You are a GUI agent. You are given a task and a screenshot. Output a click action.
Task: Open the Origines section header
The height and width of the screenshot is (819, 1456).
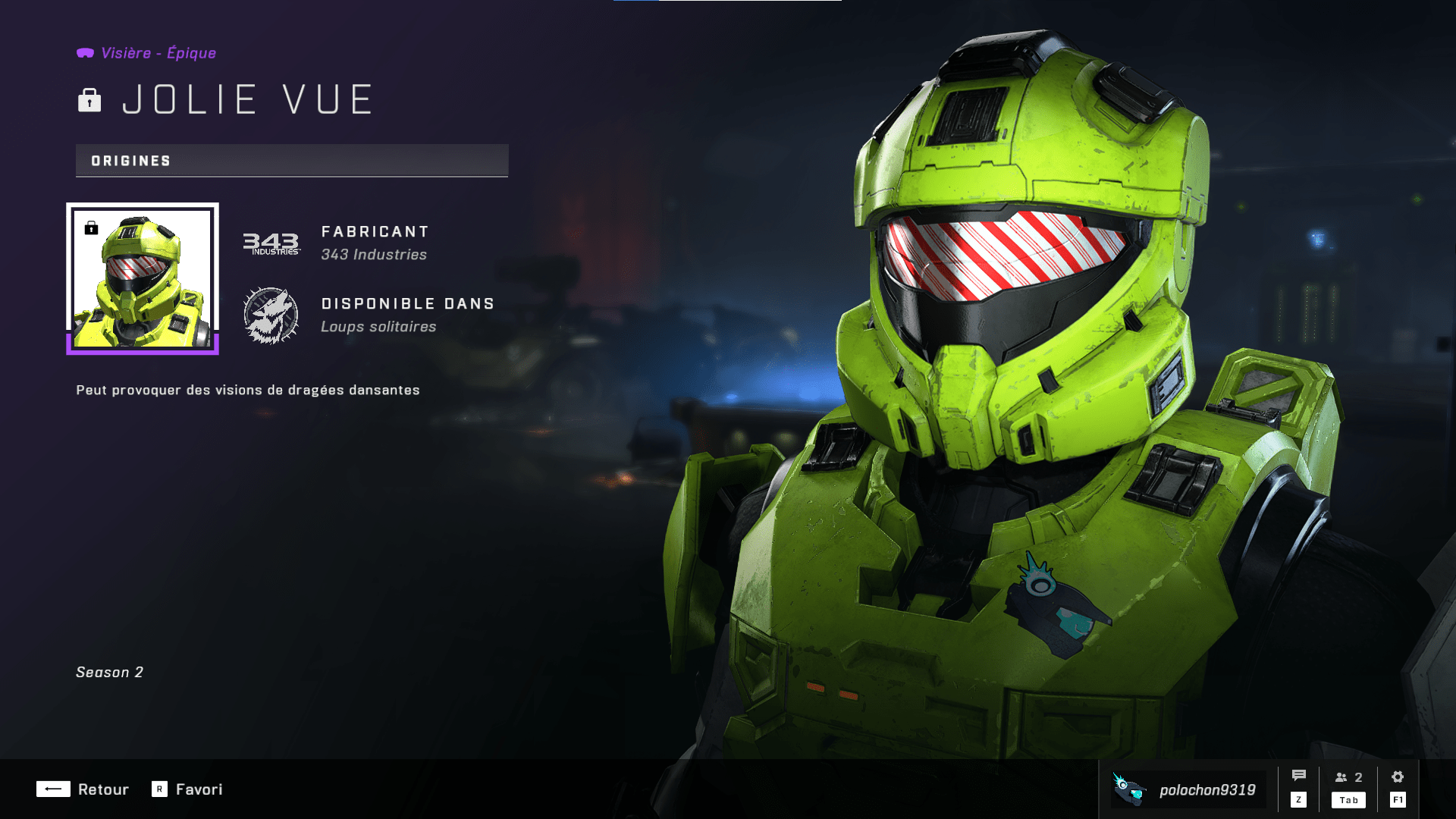[x=292, y=161]
